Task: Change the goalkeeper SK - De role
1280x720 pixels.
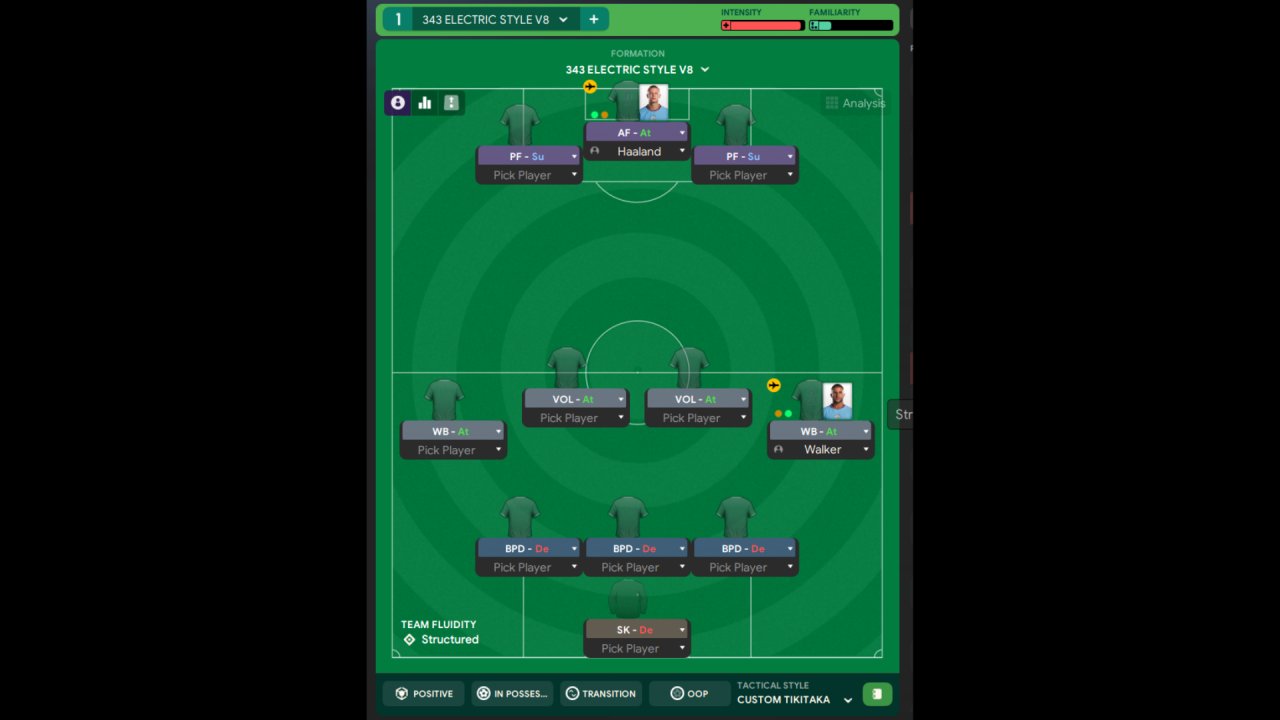Action: (x=637, y=630)
